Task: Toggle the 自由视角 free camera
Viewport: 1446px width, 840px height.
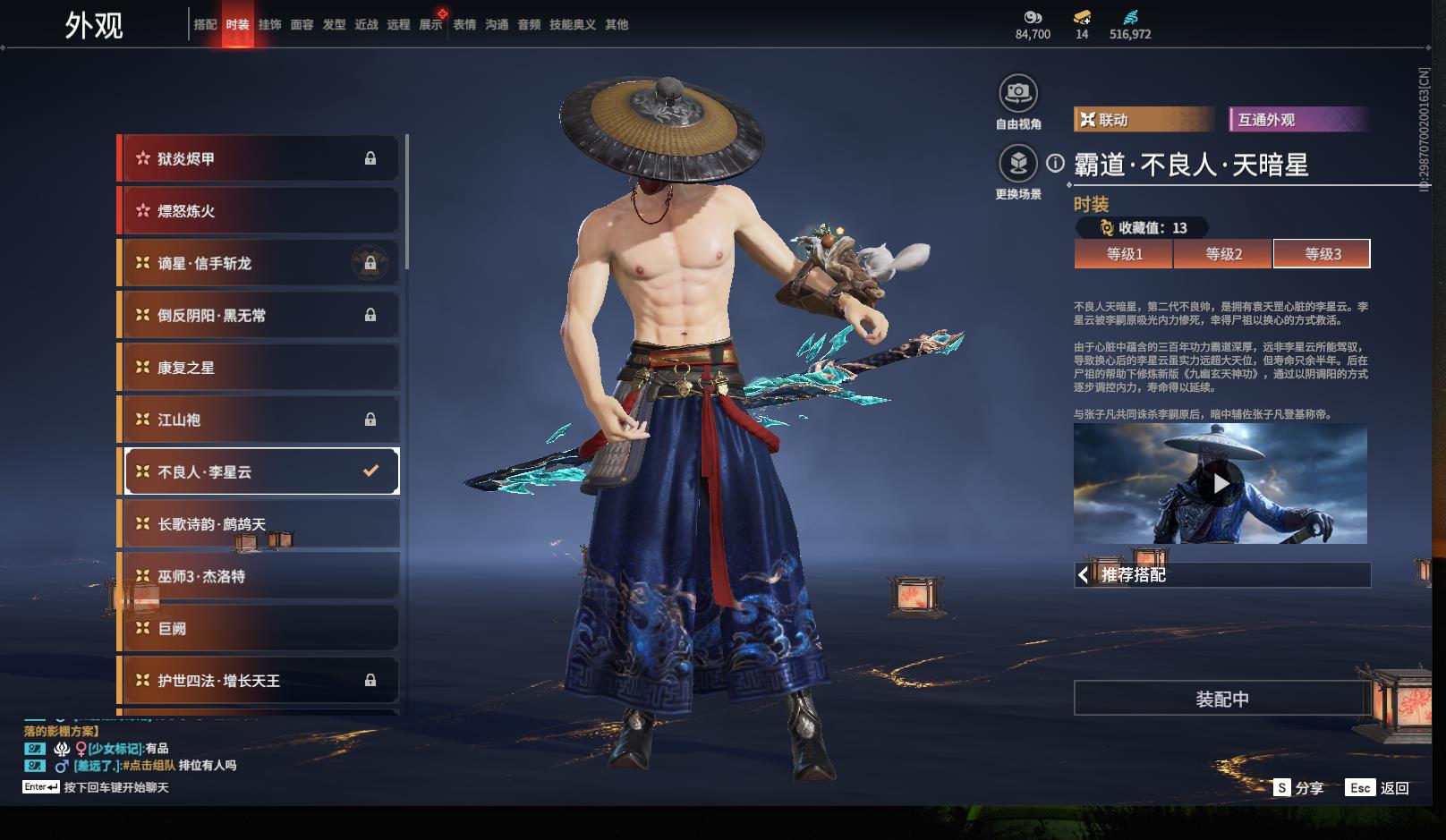Action: pos(1018,93)
